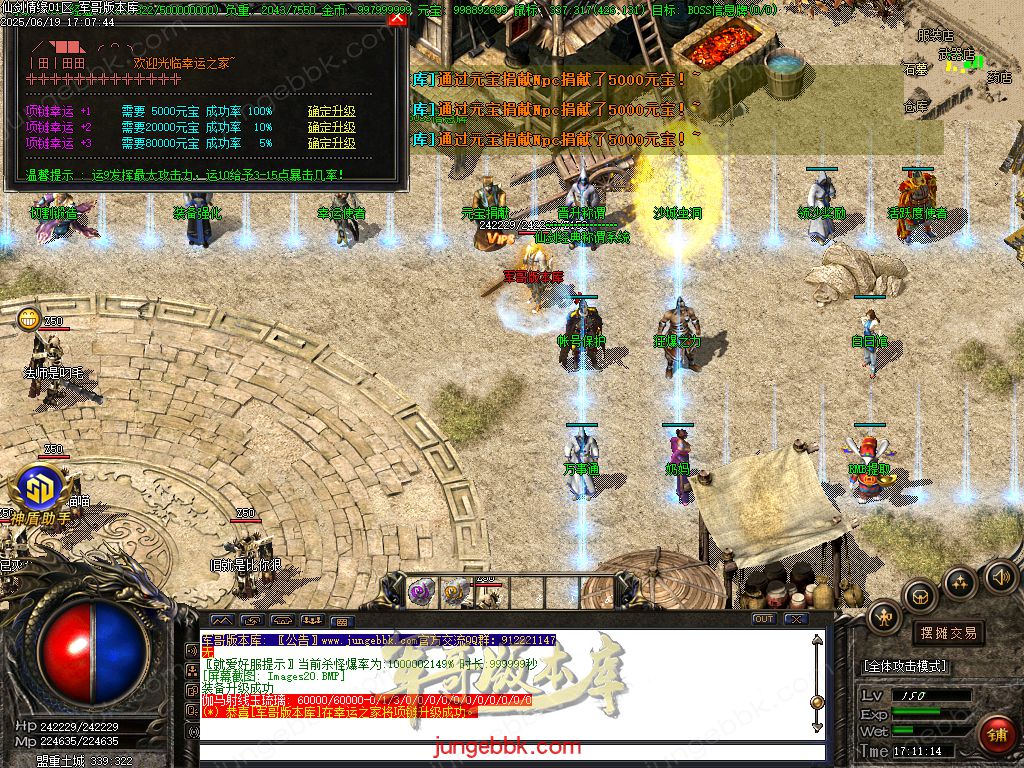Open the 摆摊交易 stall trade button
Screen dimensions: 1024x768
[x=948, y=633]
